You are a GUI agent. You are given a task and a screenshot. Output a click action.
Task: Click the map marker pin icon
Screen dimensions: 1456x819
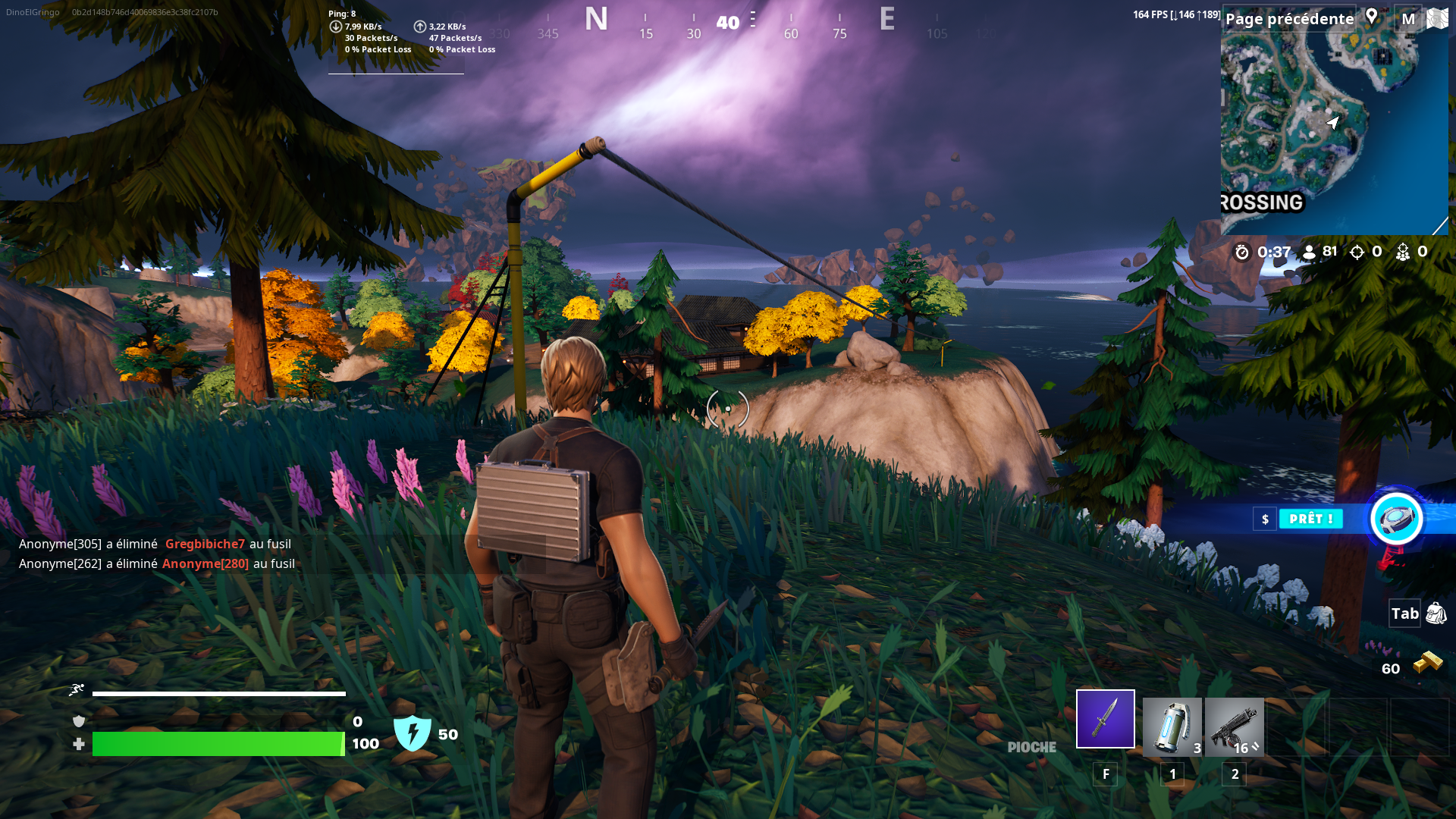(x=1372, y=17)
